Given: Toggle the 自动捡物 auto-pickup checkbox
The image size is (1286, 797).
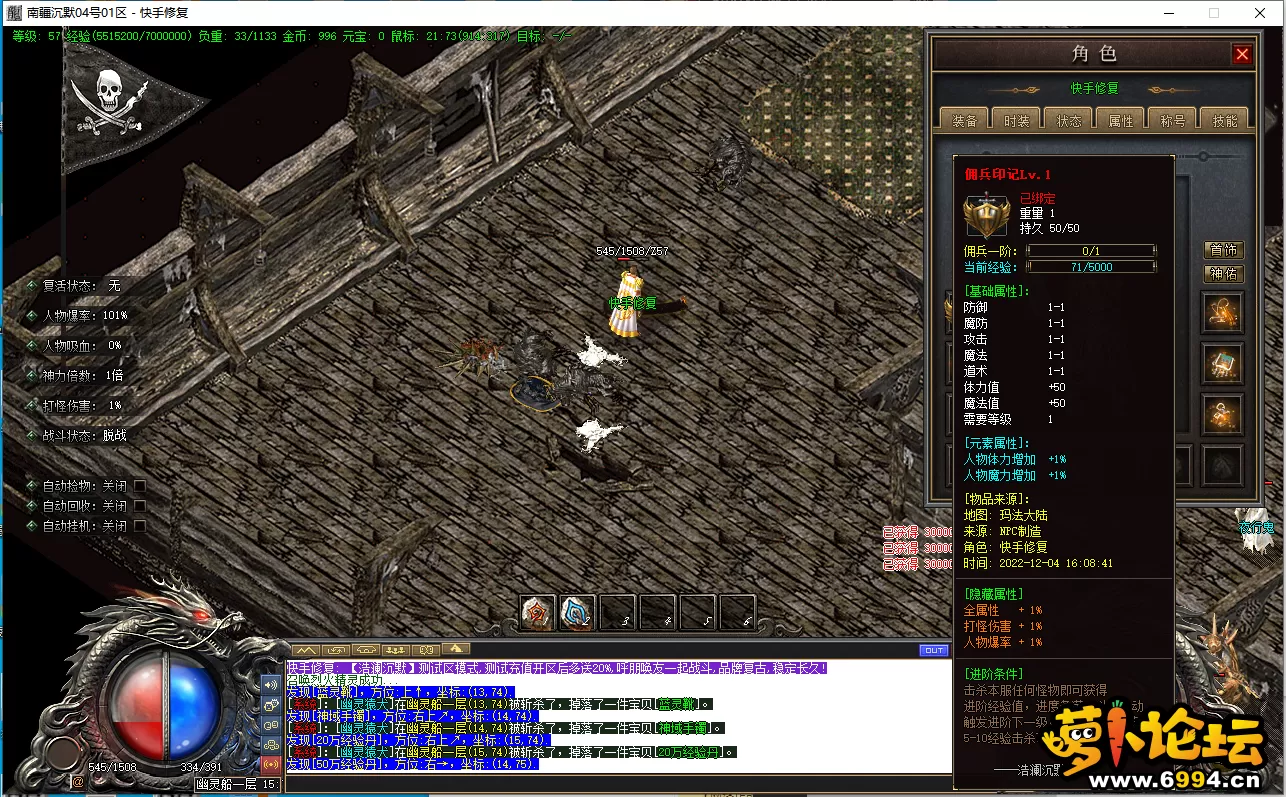Looking at the screenshot, I should 140,486.
